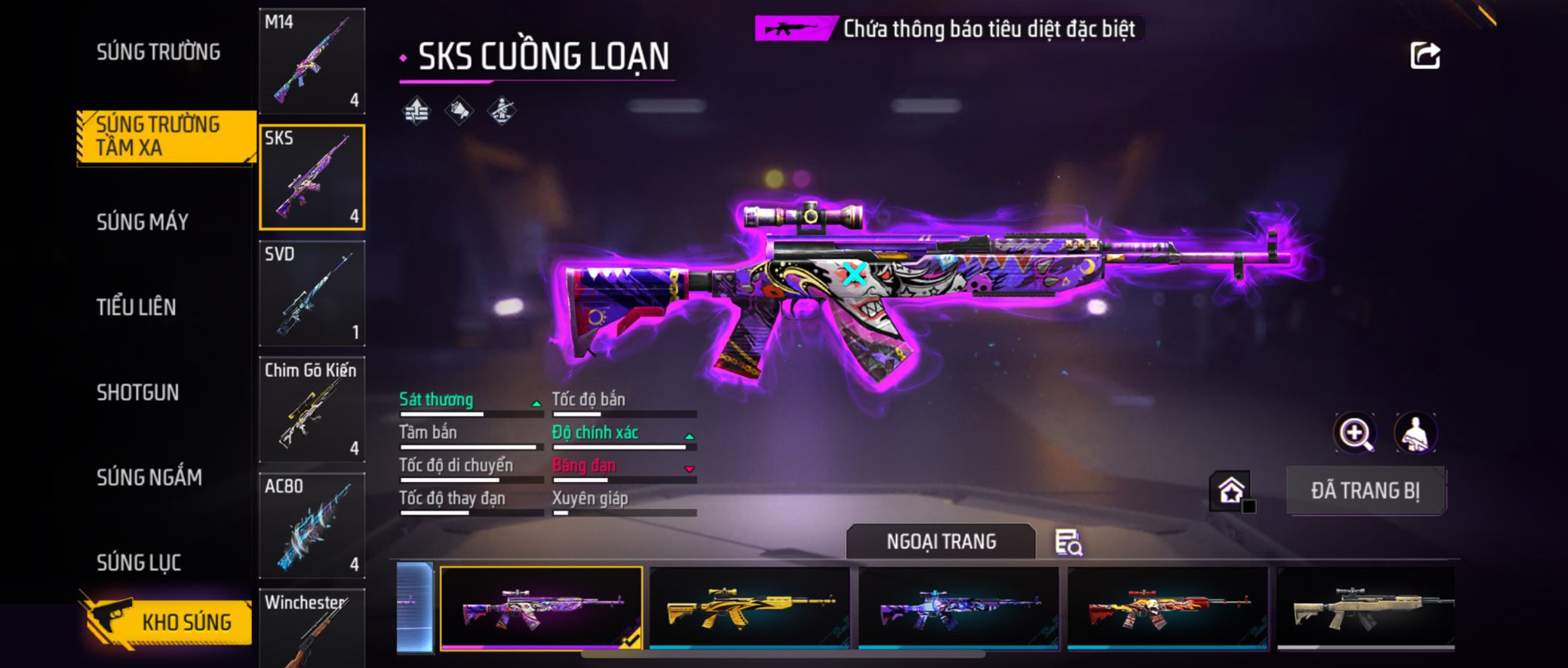Choose the SVD weapon slot

(x=312, y=293)
